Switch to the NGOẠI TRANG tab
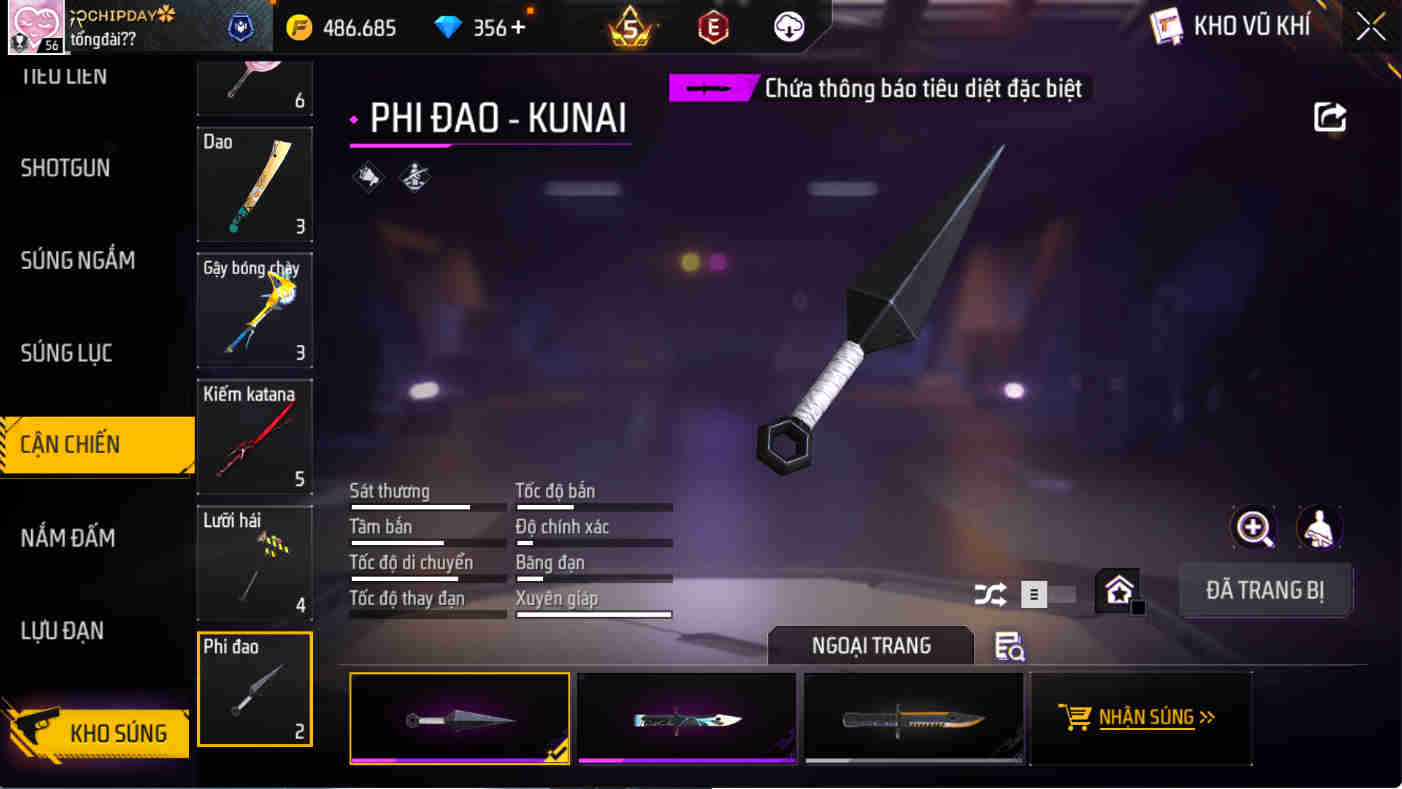Viewport: 1402px width, 789px height. point(870,646)
